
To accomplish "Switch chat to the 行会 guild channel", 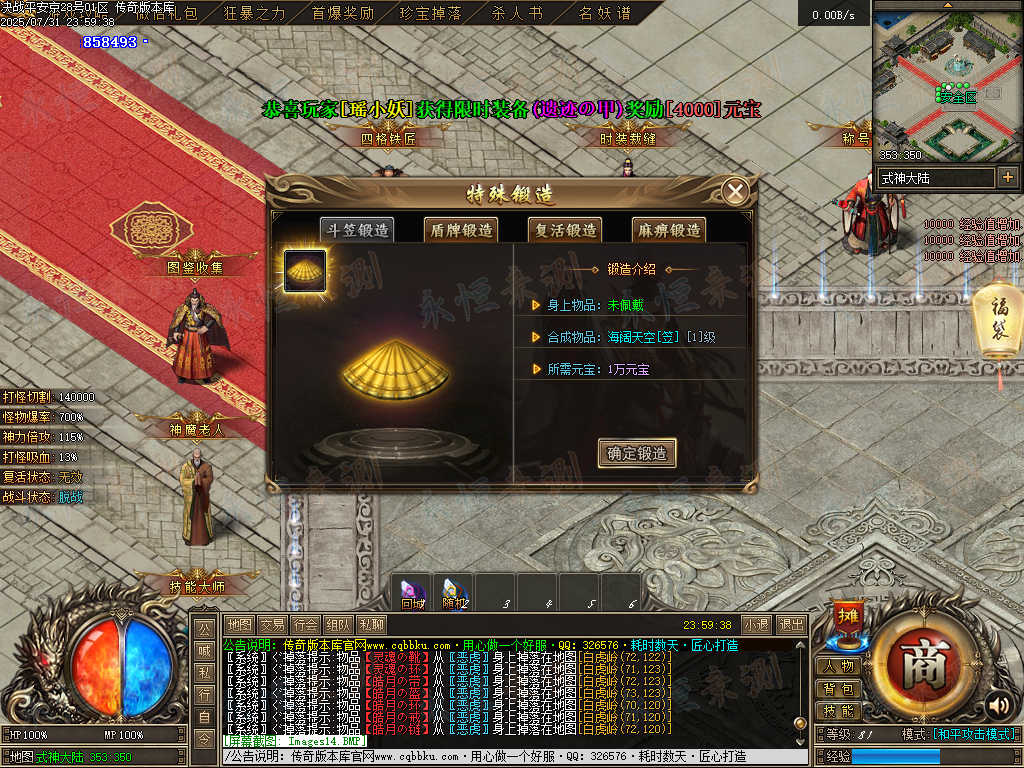I will pos(307,625).
